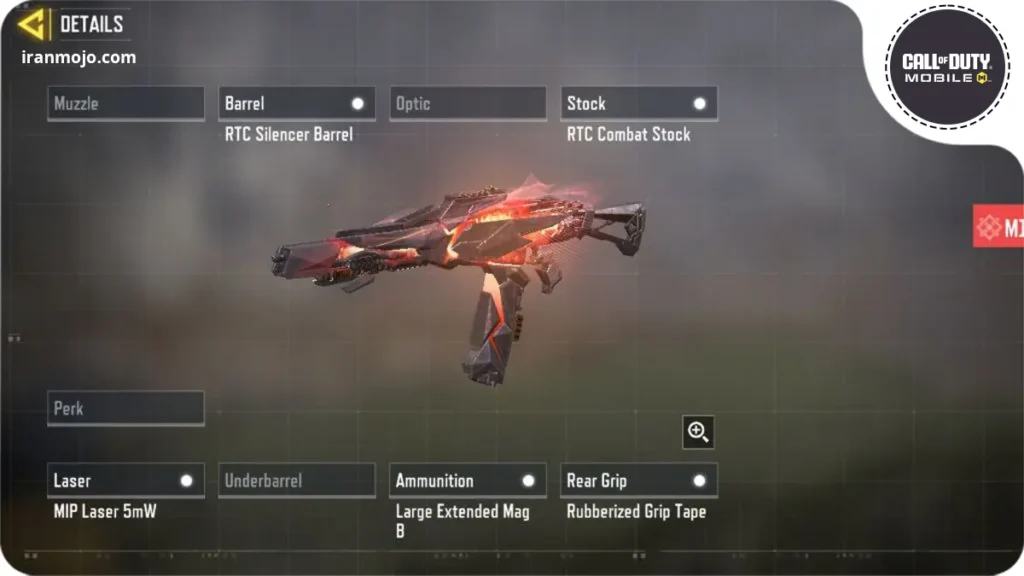Open the red tab on the right edge
The image size is (1024, 576).
[999, 226]
